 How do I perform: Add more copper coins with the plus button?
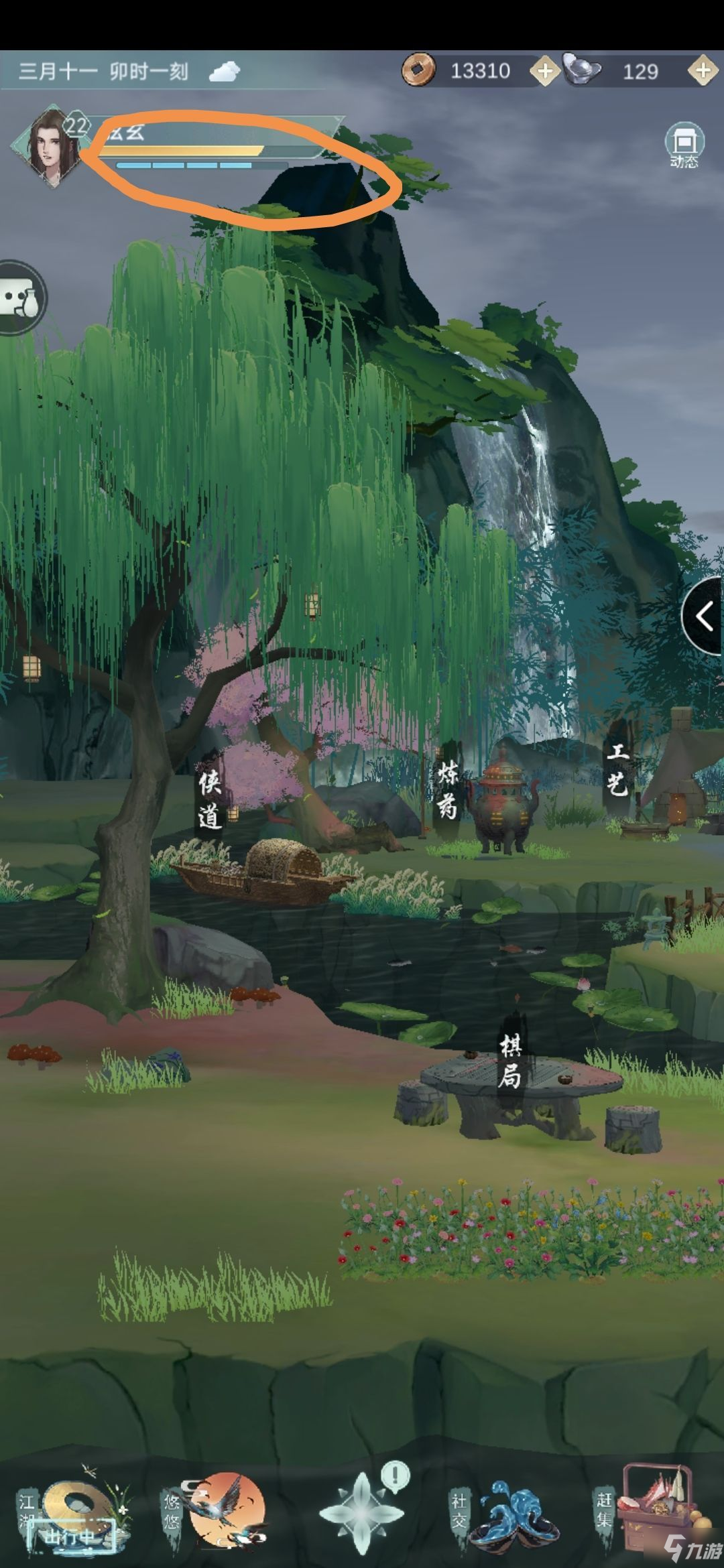[x=544, y=71]
